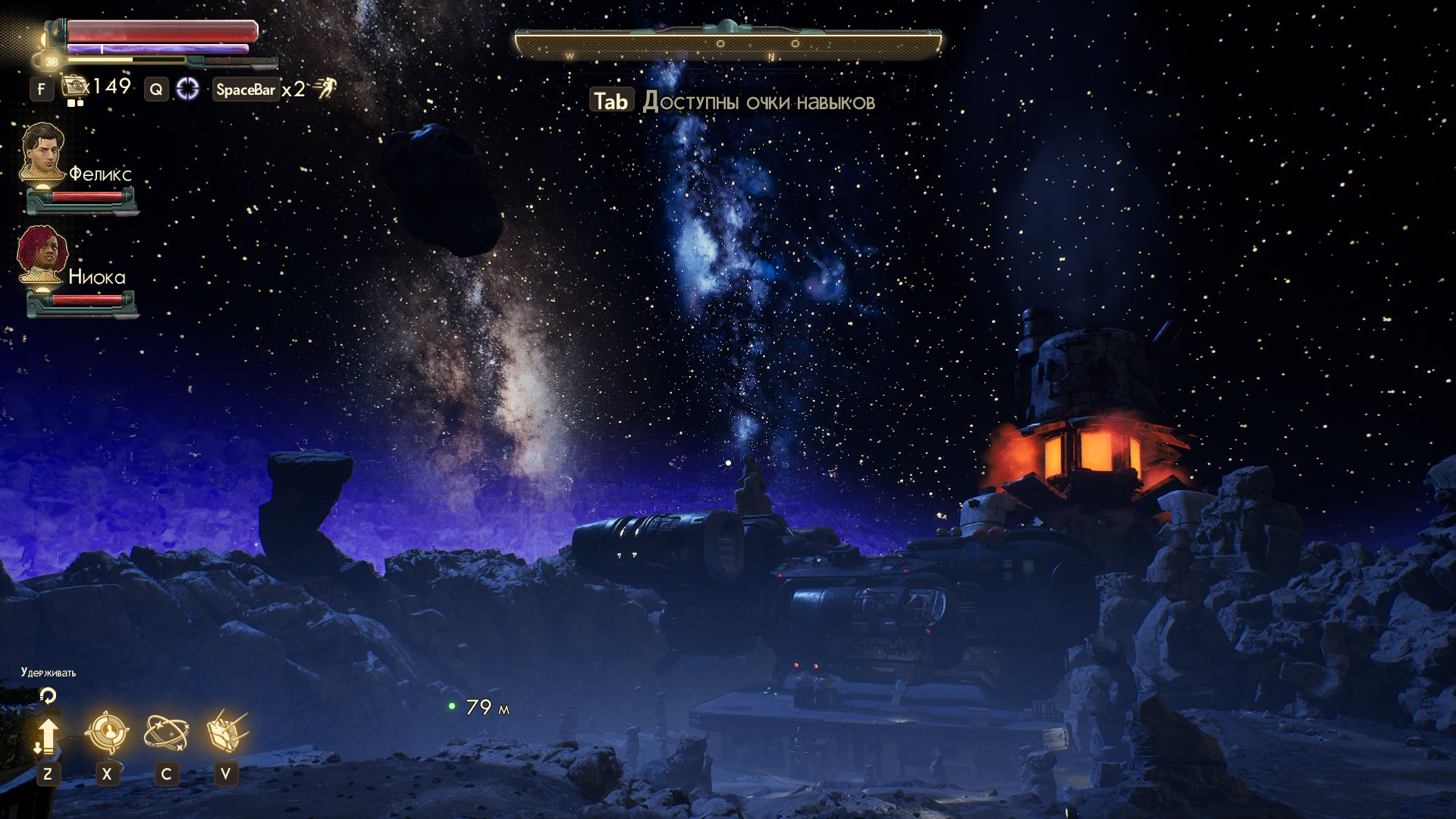This screenshot has width=1456, height=819.
Task: Click the circular arrow hold-command icon
Action: [x=48, y=695]
